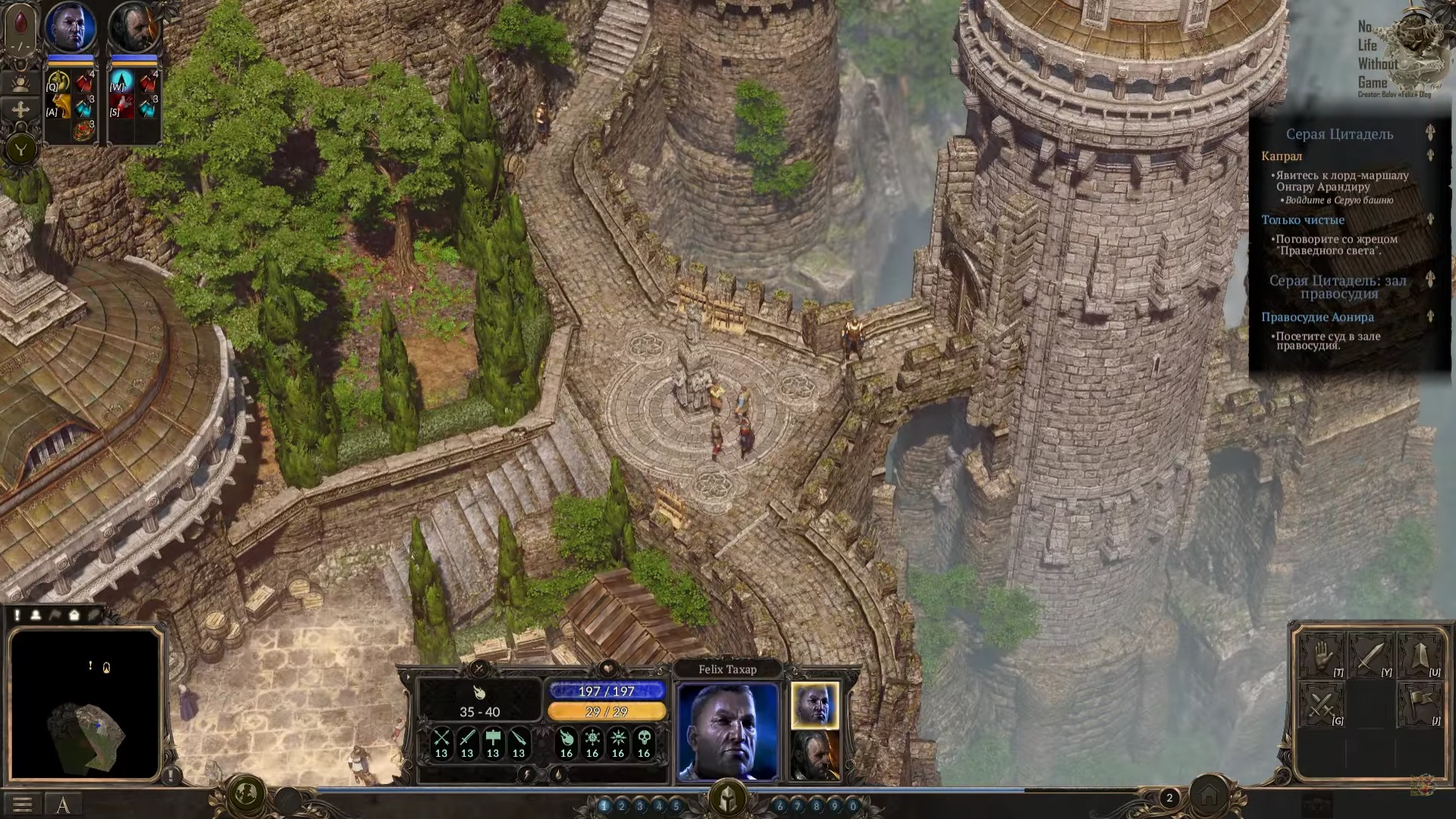The width and height of the screenshot is (1456, 819).
Task: Open the hamburger main menu button
Action: pyautogui.click(x=22, y=804)
